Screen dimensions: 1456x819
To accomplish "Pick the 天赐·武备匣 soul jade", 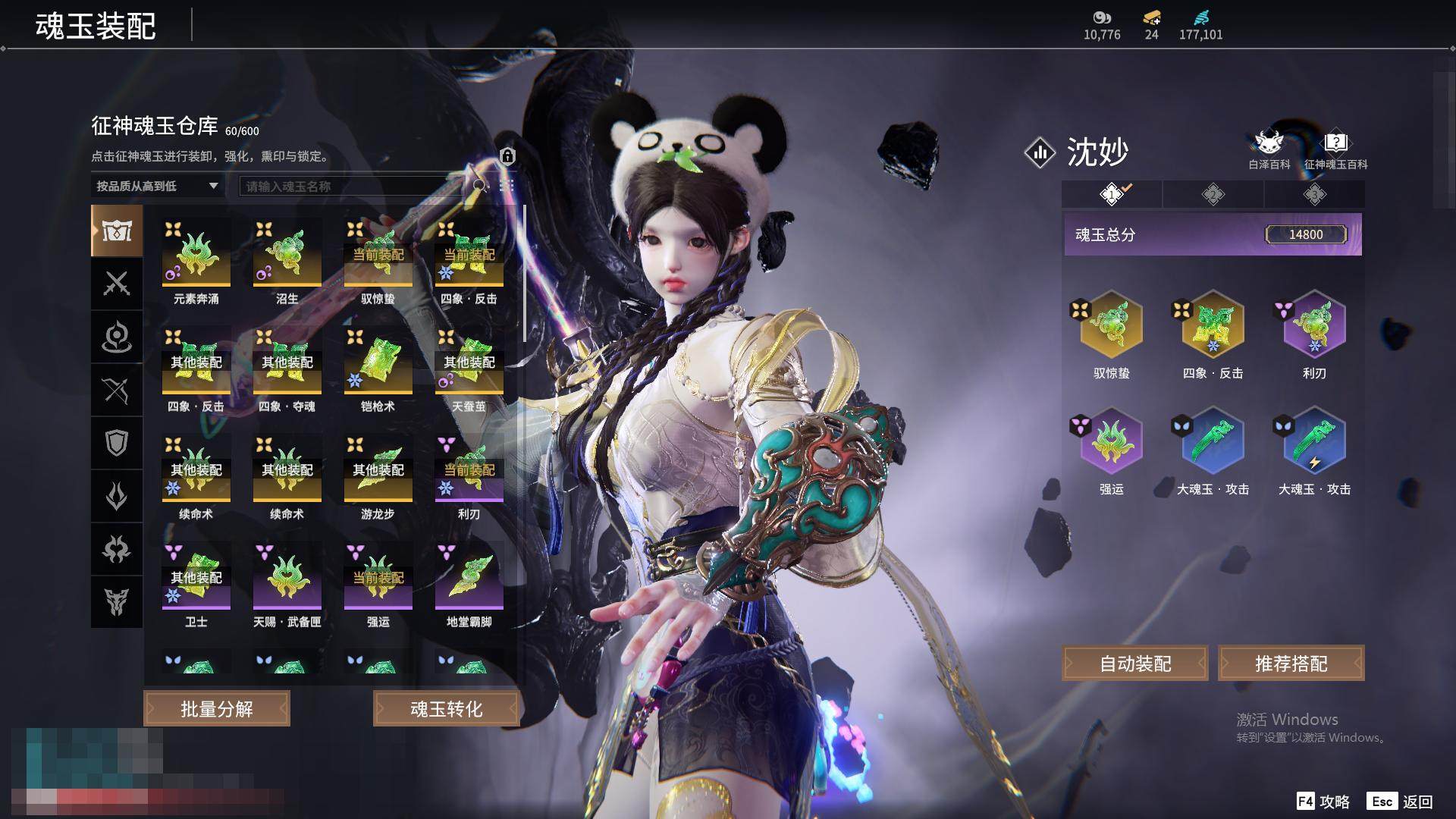I will click(287, 577).
